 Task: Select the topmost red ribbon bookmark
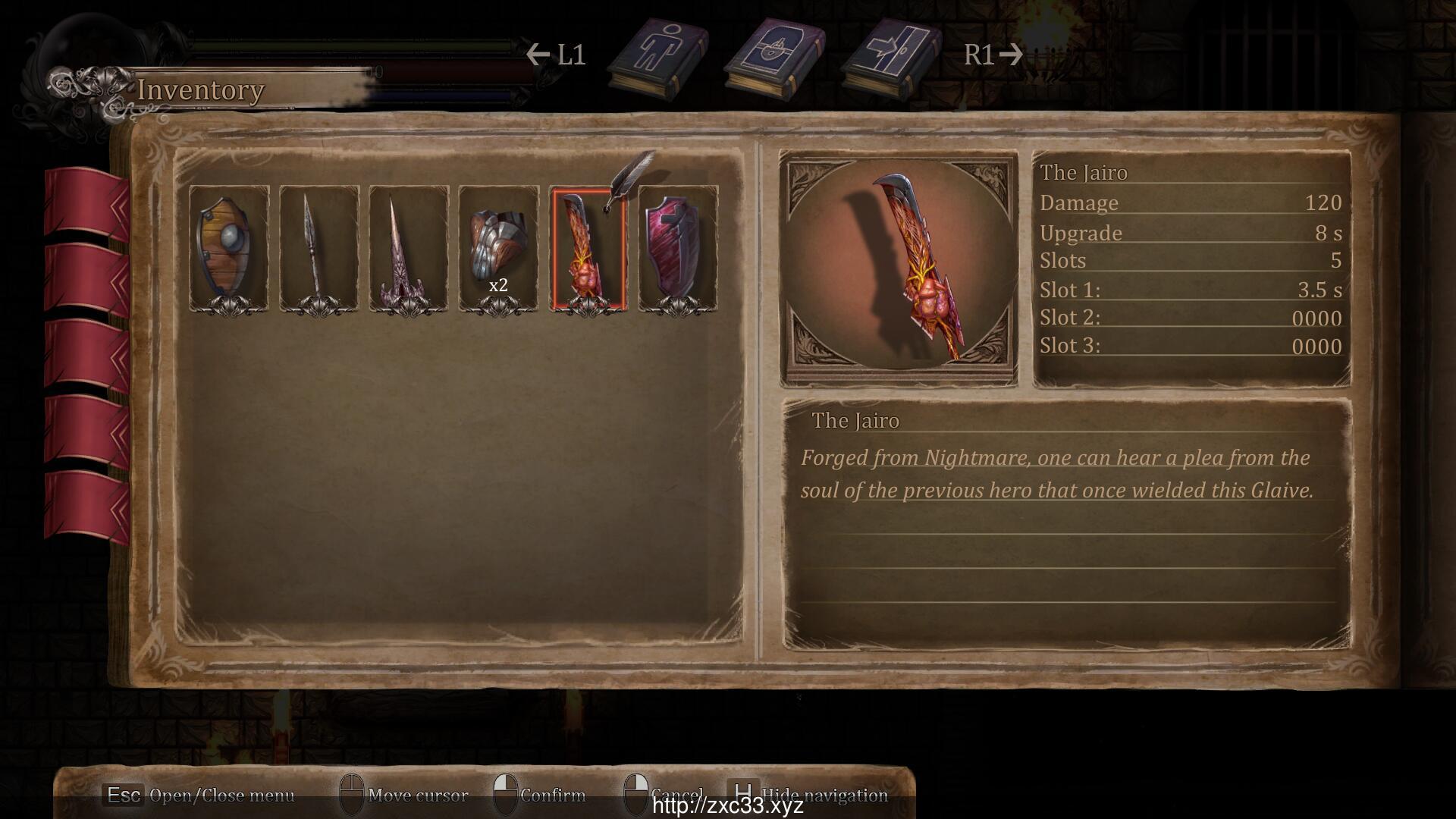click(x=86, y=201)
